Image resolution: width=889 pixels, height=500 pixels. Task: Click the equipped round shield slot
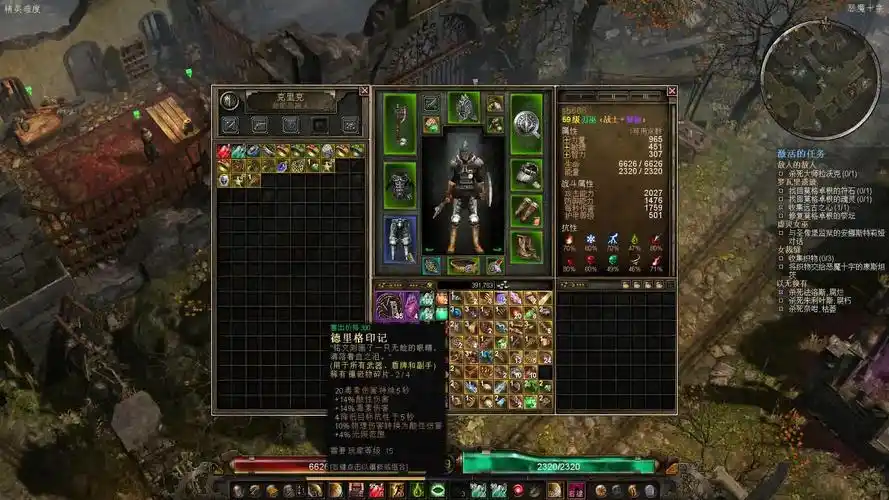tap(526, 124)
